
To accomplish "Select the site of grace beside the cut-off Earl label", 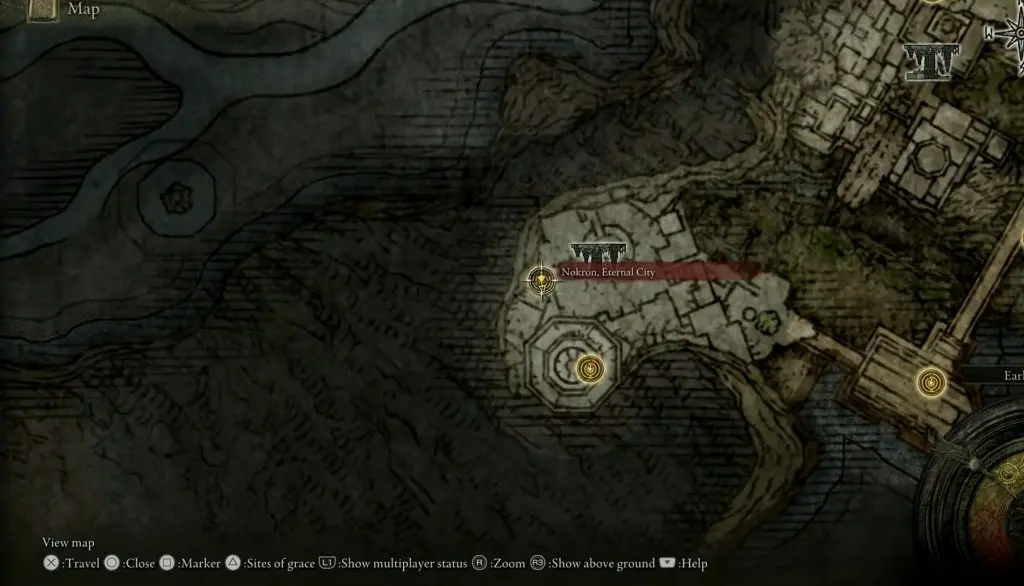I will click(x=932, y=381).
